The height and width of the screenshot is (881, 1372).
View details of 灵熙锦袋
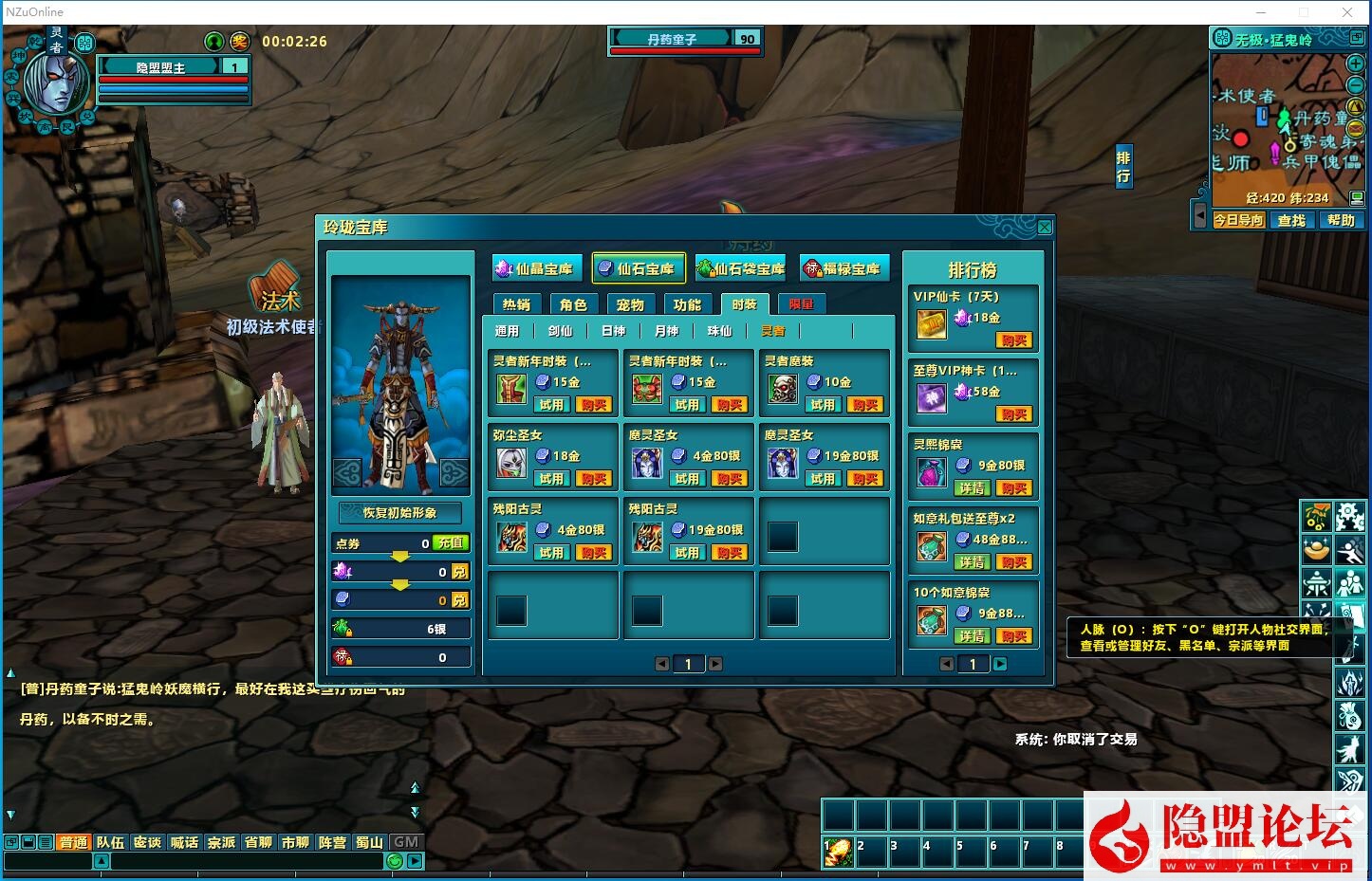(973, 488)
